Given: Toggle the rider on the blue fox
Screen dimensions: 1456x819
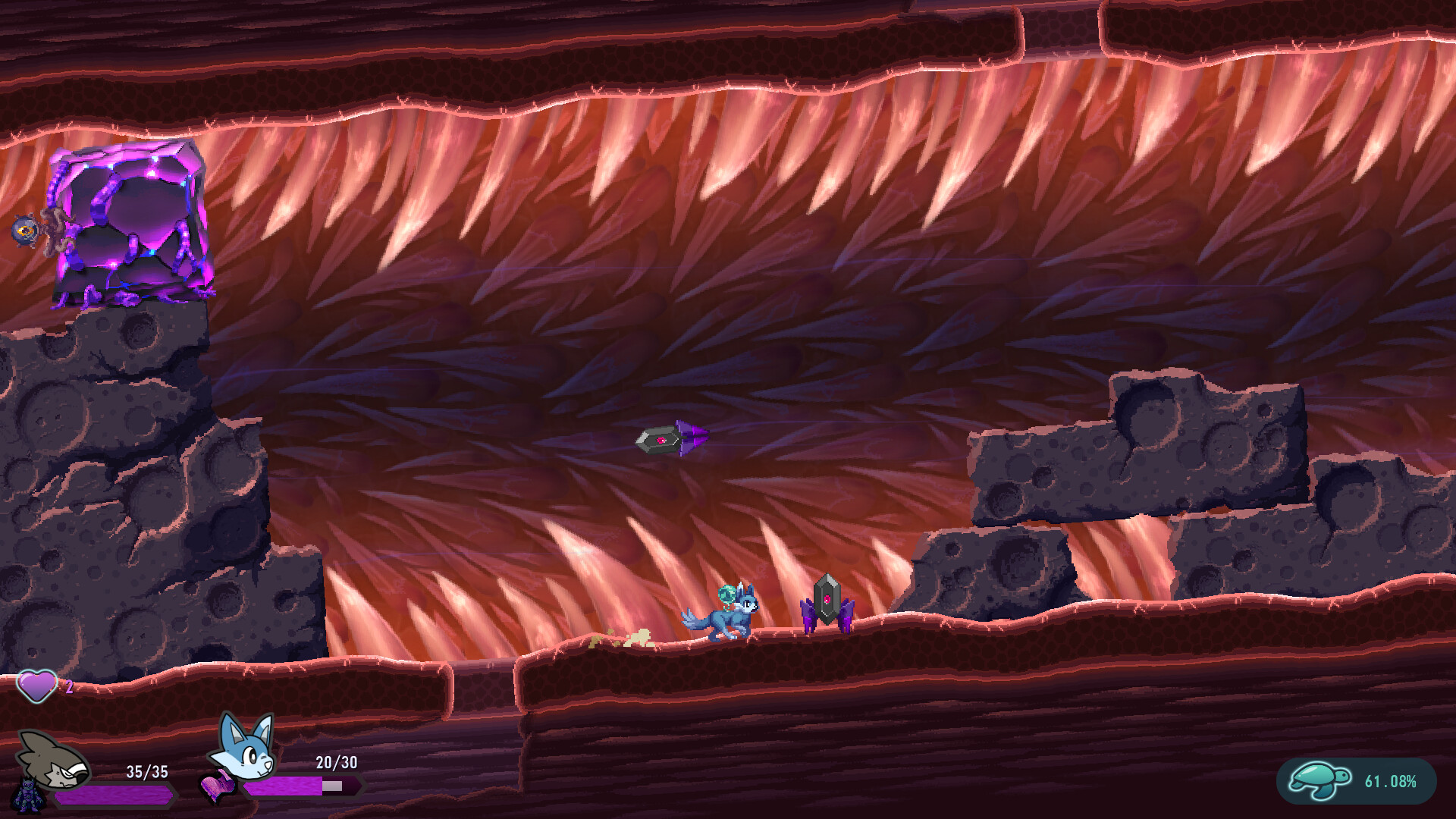Looking at the screenshot, I should pos(726,595).
